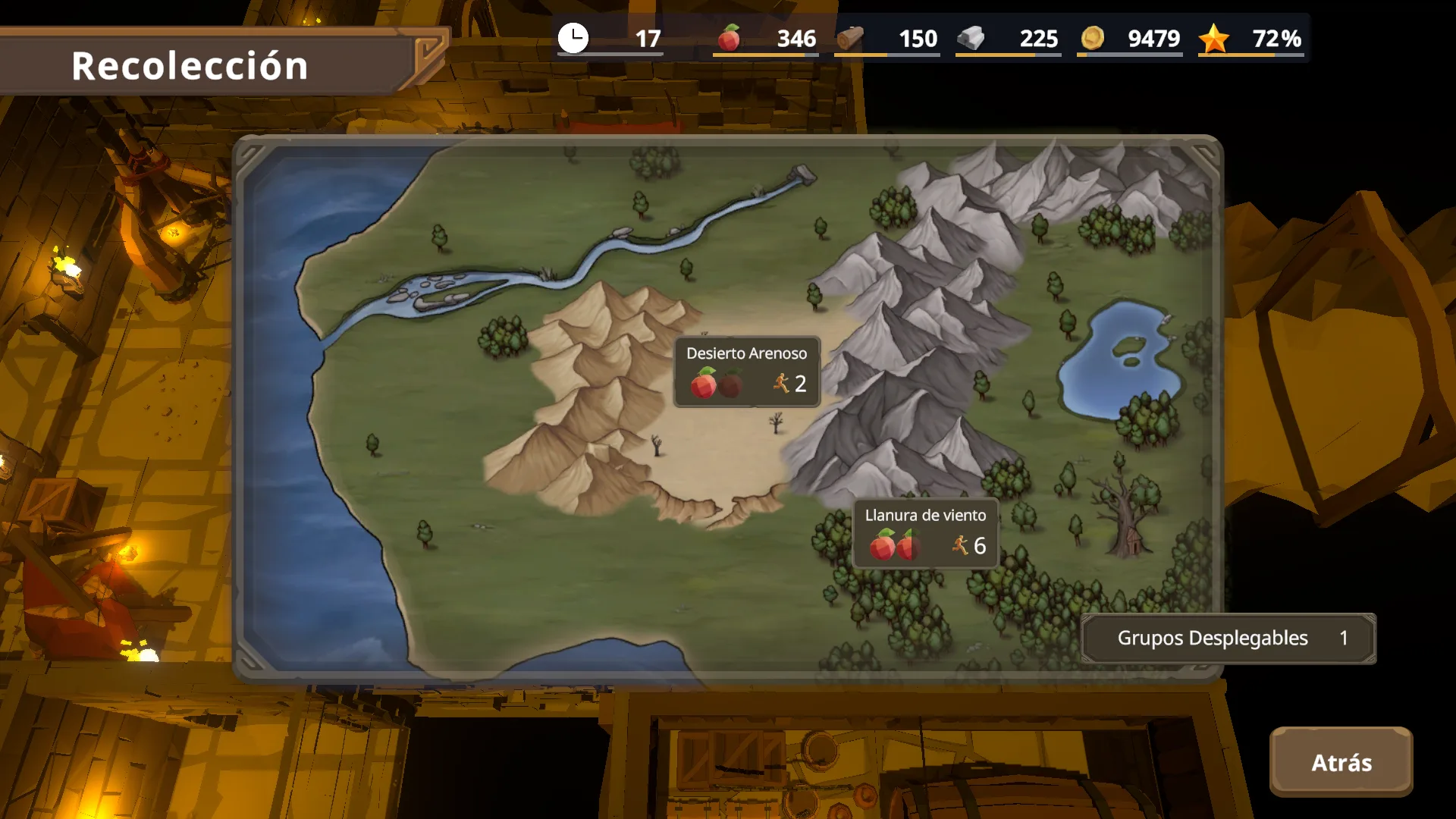Go back with the Atrás button
The height and width of the screenshot is (819, 1456).
[x=1341, y=762]
